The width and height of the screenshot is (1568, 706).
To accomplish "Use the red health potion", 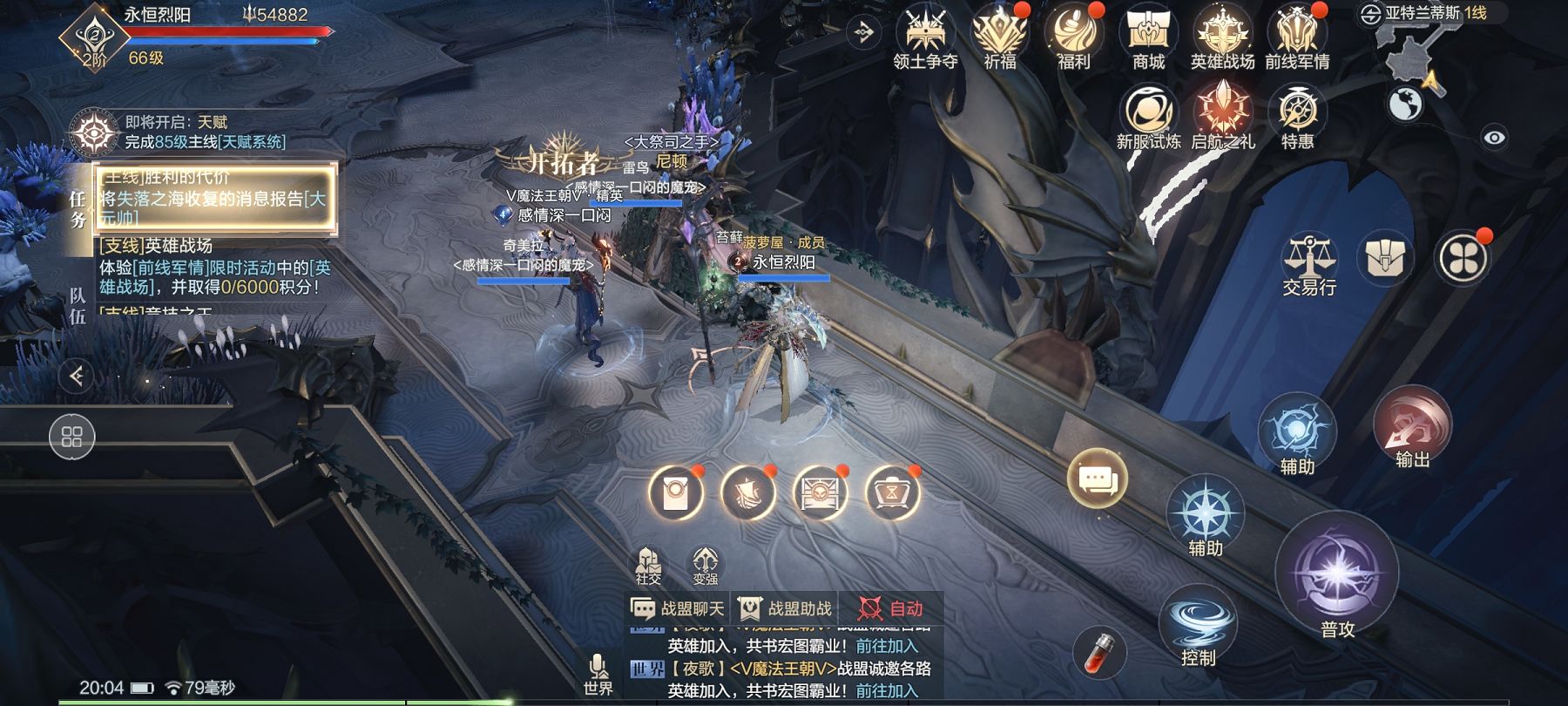I will (x=1099, y=652).
